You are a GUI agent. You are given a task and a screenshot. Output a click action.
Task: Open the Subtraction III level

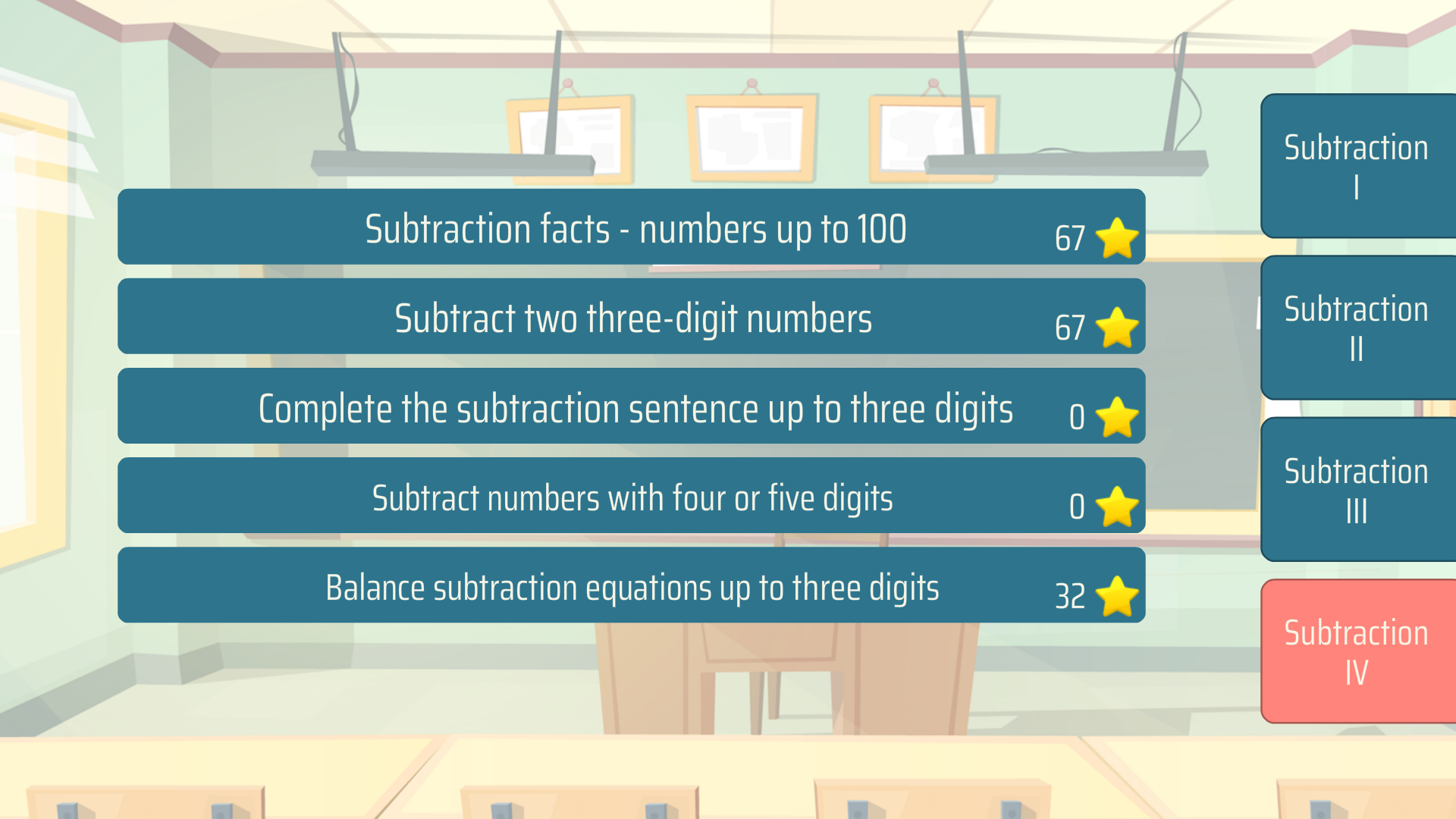[1357, 491]
